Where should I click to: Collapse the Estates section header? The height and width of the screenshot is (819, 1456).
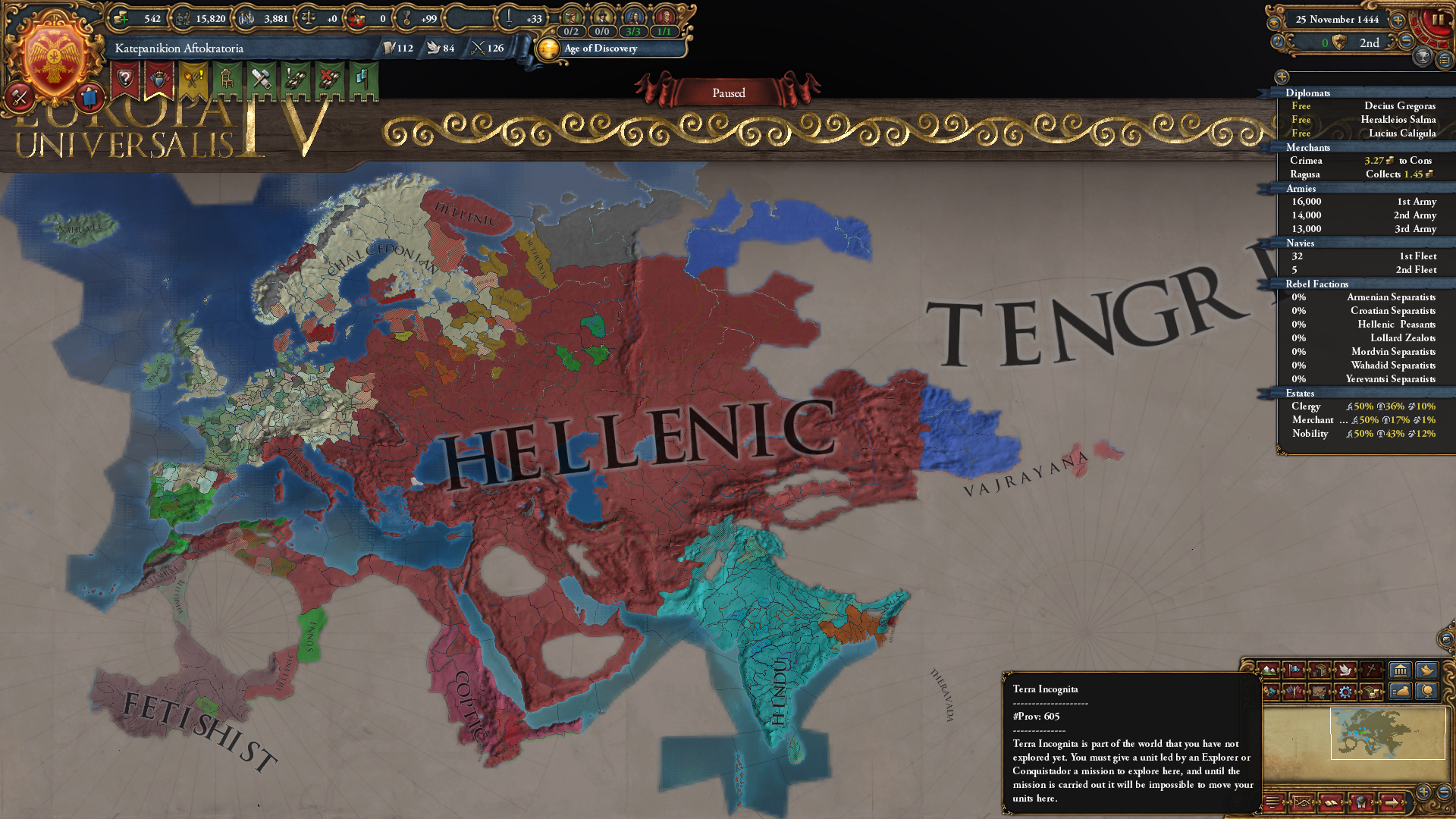pyautogui.click(x=1299, y=394)
